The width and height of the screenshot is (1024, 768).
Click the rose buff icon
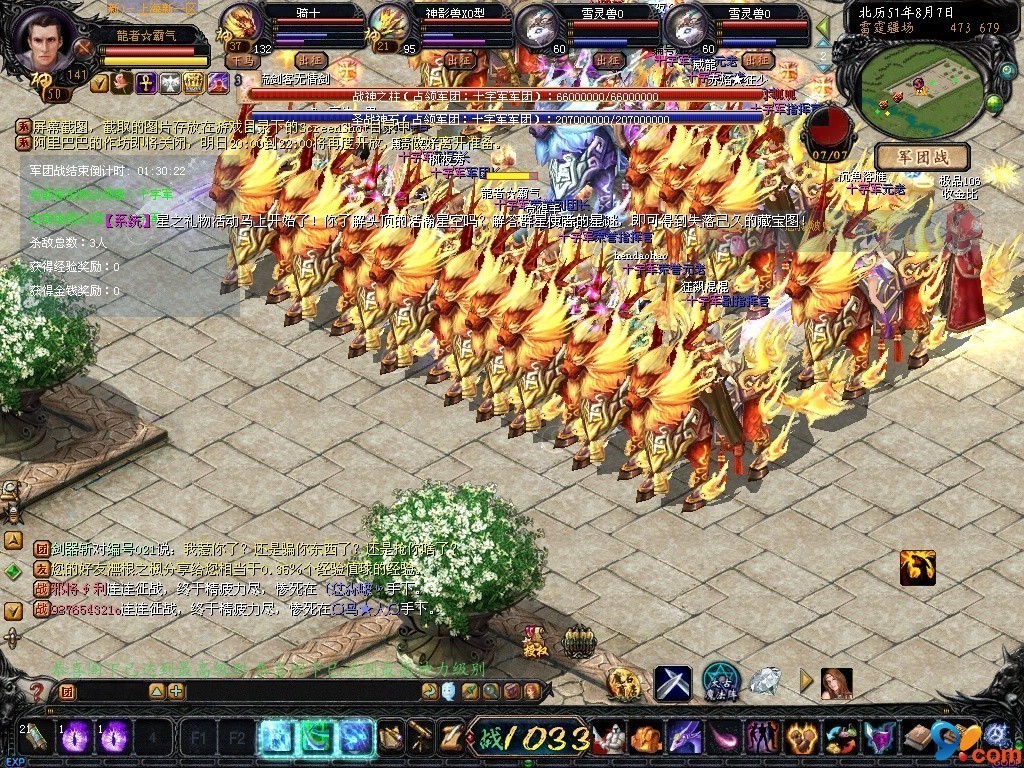[122, 83]
